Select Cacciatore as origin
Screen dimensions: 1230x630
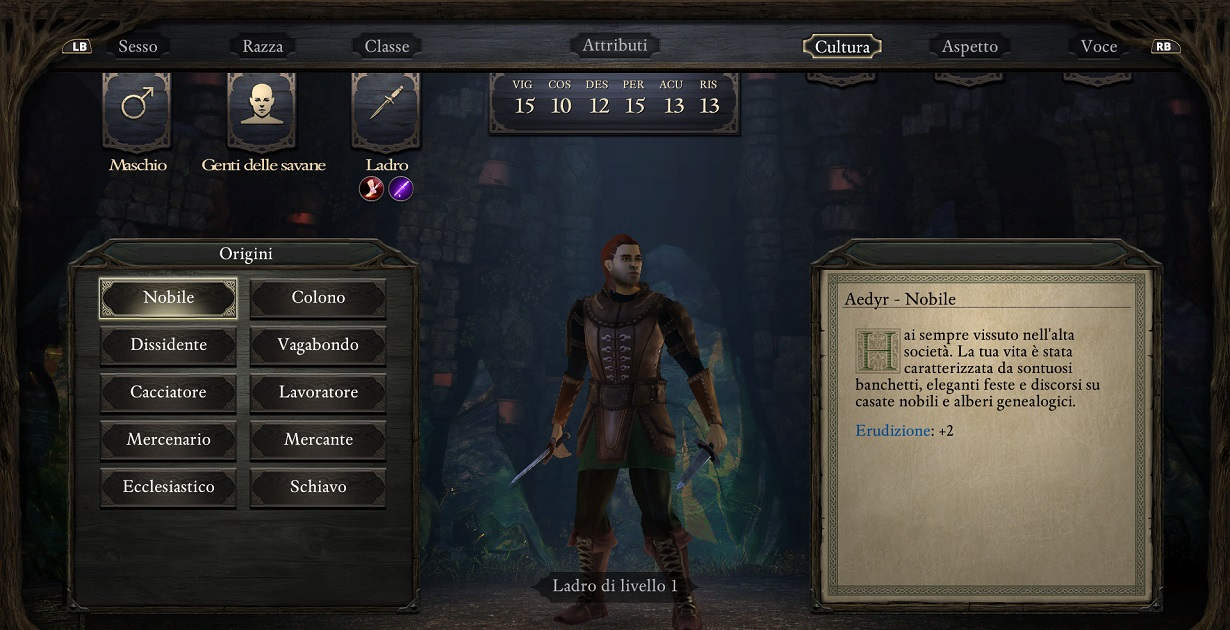click(x=169, y=392)
